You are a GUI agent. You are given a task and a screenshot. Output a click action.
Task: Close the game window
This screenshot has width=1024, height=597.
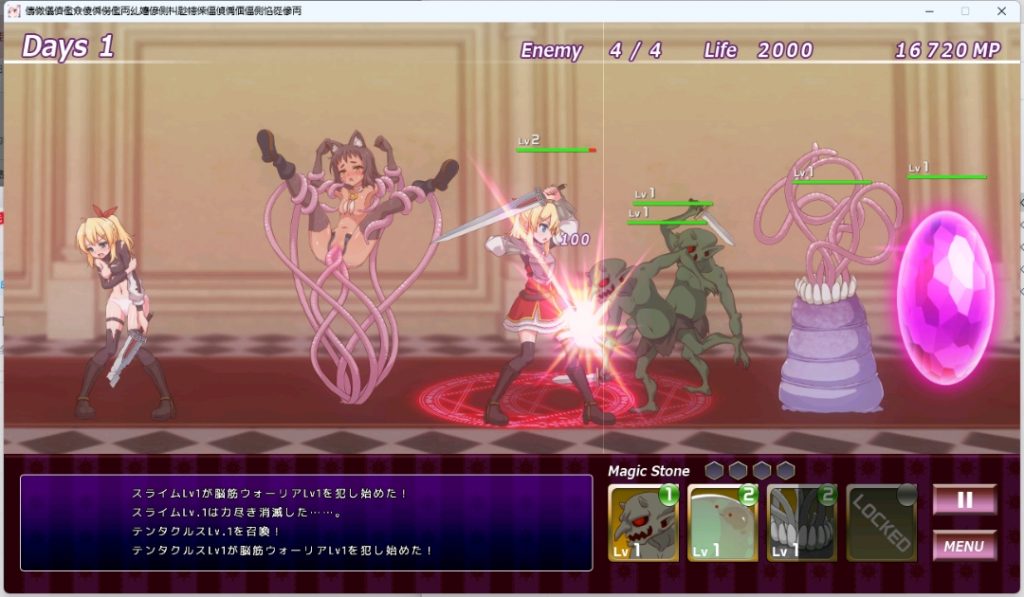click(x=1001, y=11)
